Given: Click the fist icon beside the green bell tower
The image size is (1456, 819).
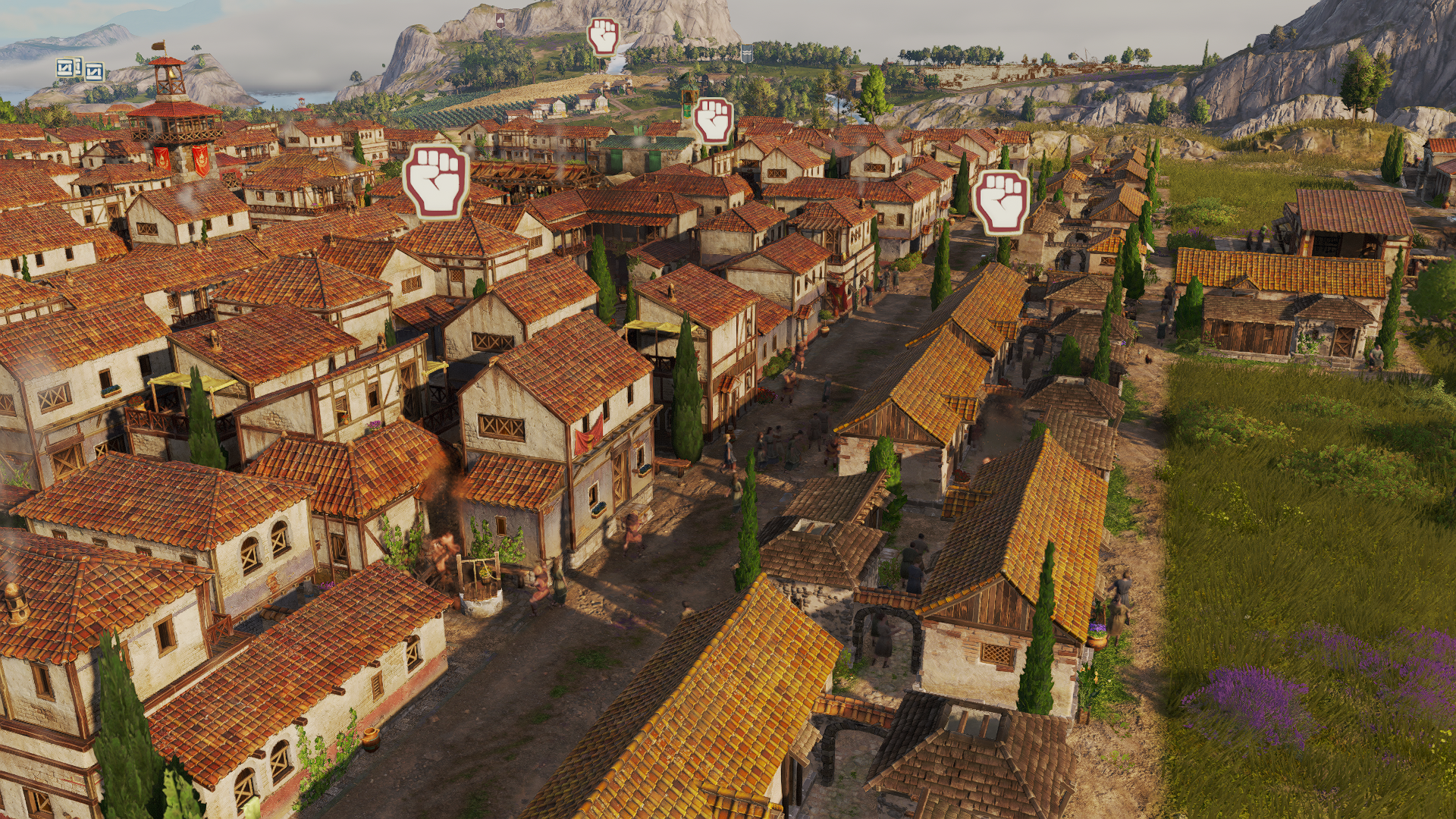Looking at the screenshot, I should click(714, 120).
